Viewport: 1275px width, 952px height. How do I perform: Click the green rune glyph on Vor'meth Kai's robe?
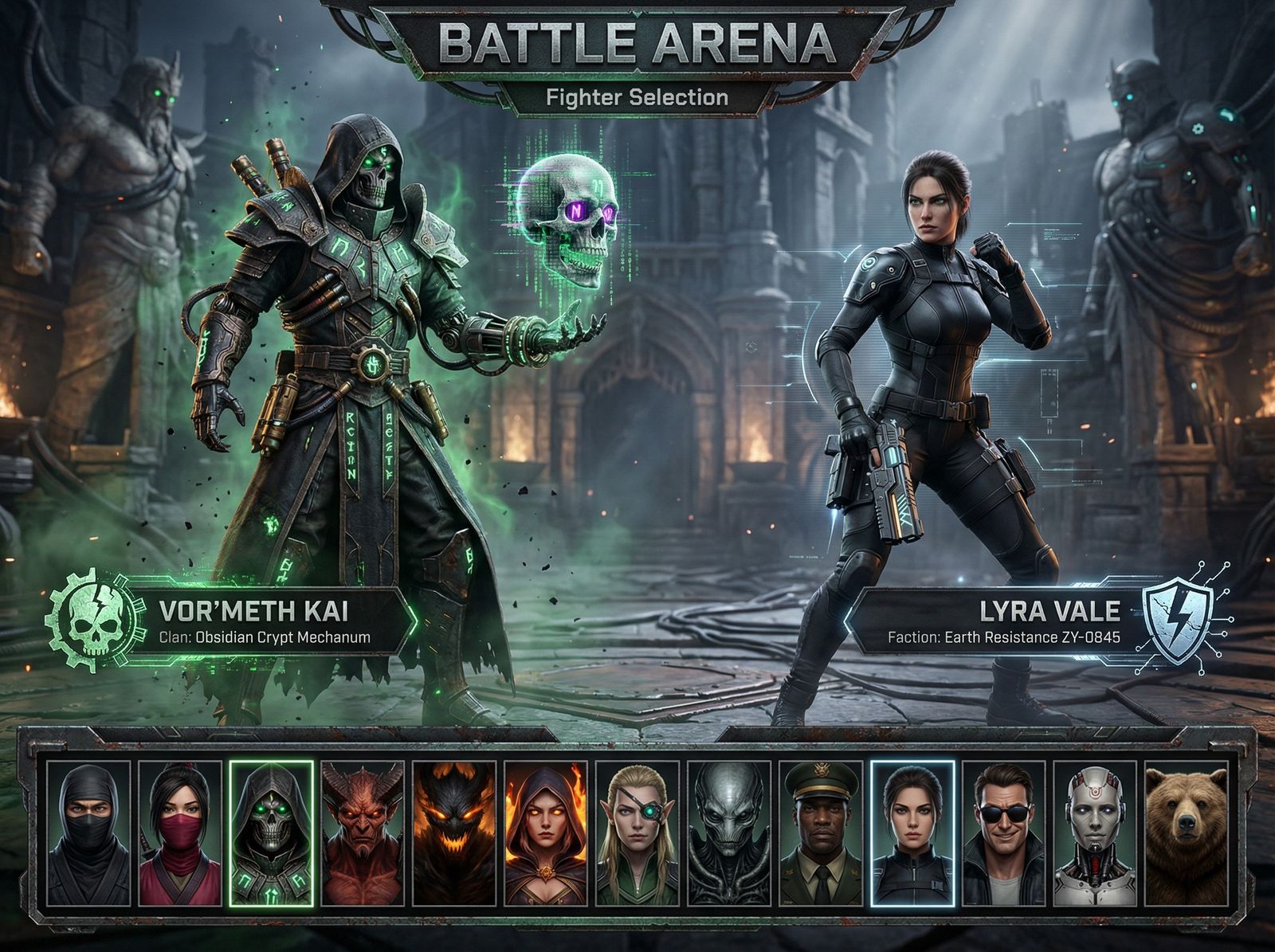351,446
